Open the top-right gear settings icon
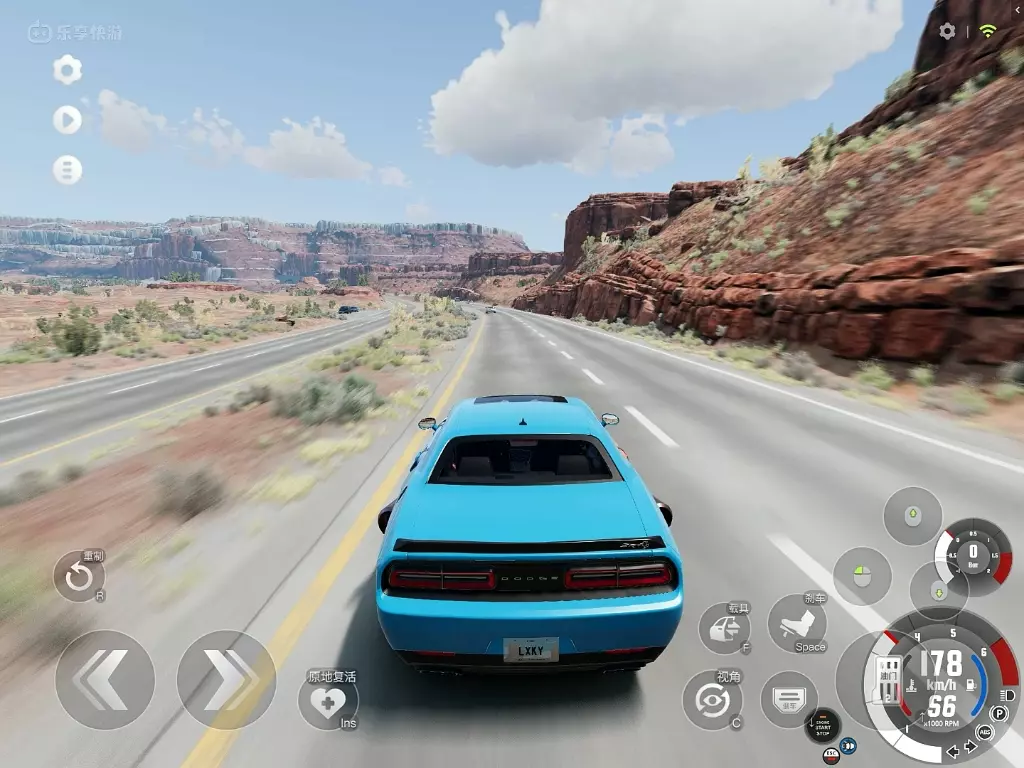 tap(947, 31)
